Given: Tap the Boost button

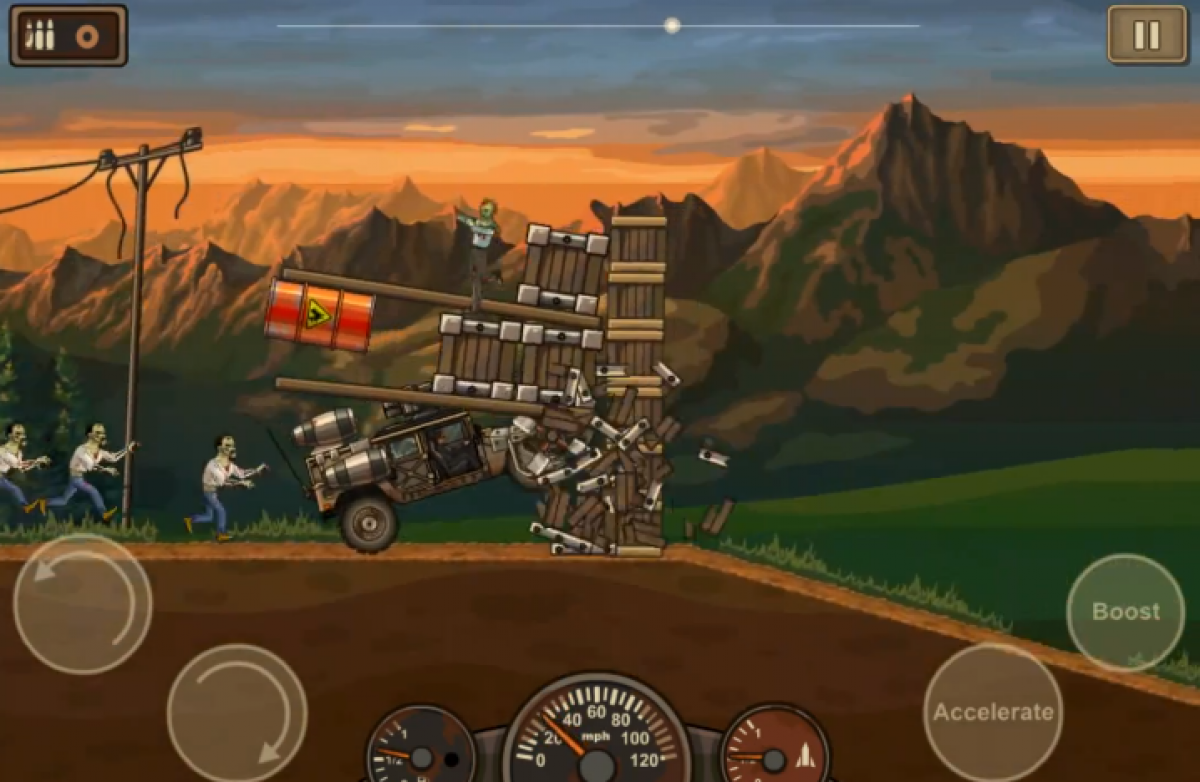Looking at the screenshot, I should click(x=1125, y=612).
